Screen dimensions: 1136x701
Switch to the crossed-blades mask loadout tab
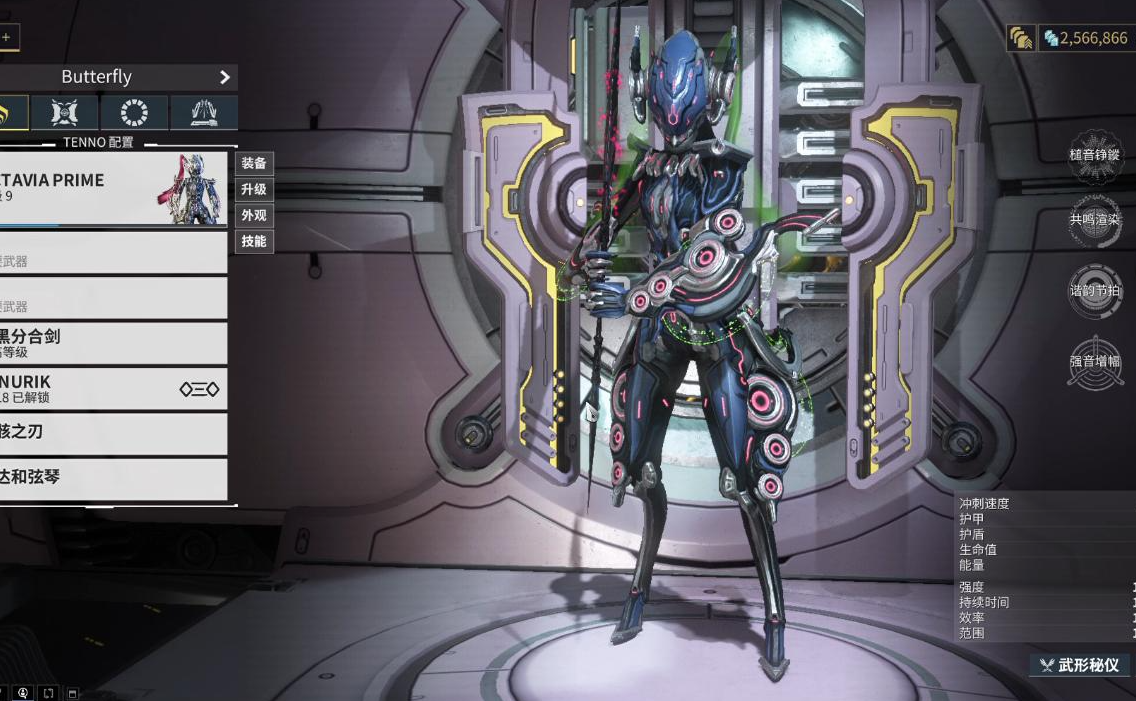(65, 113)
